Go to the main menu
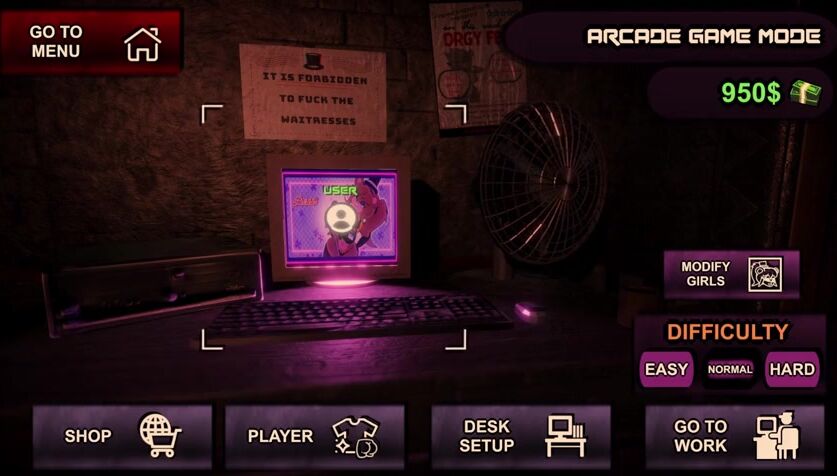Viewport: 837px width, 476px height. [91, 42]
